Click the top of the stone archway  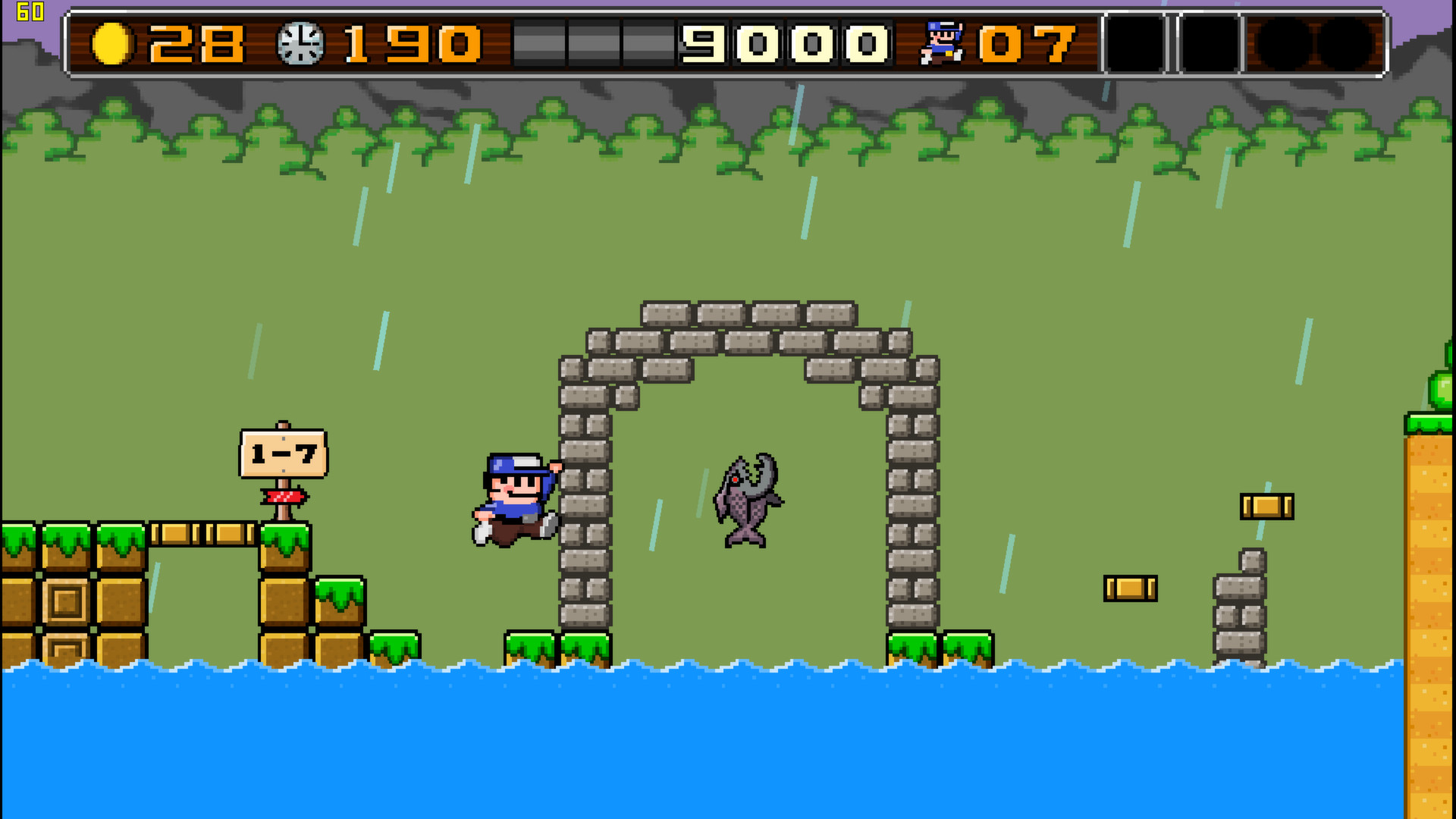pyautogui.click(x=747, y=315)
